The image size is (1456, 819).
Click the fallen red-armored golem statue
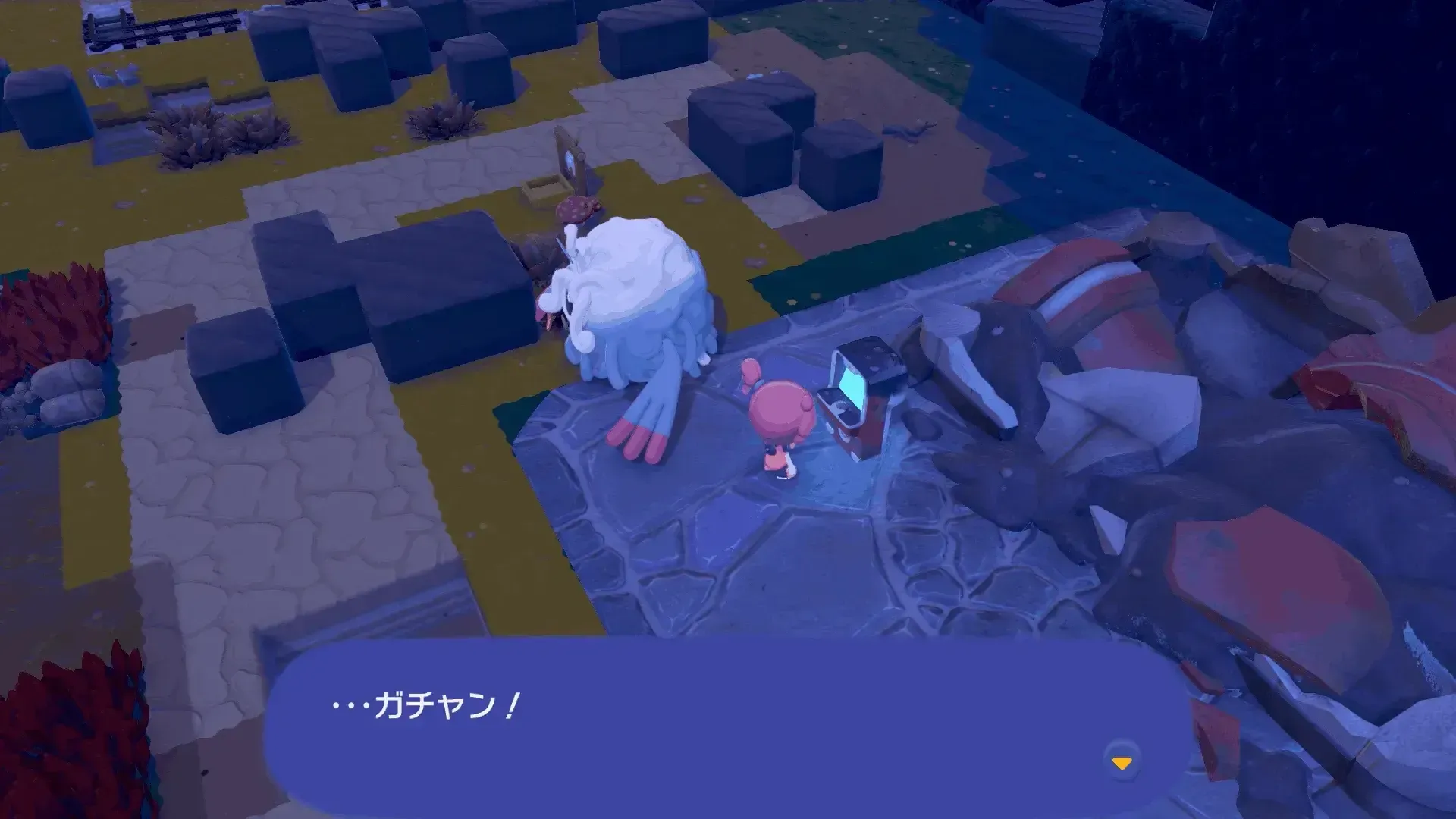coord(1137,303)
